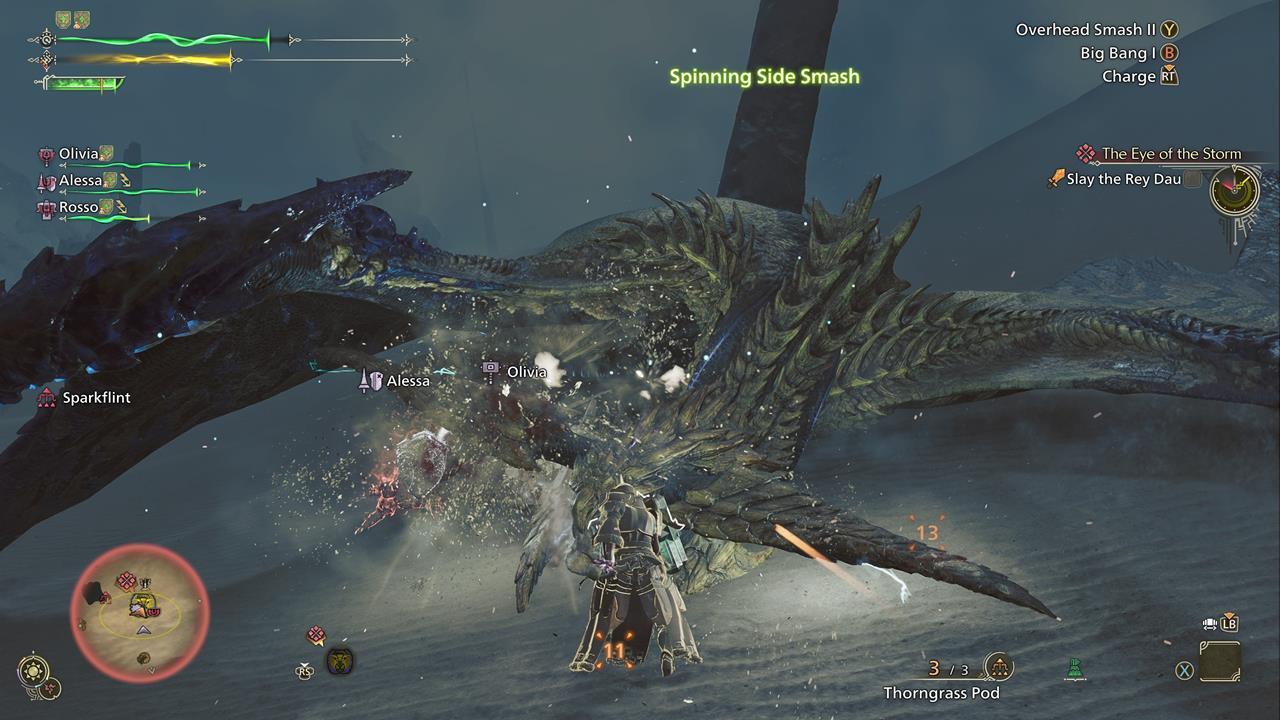This screenshot has height=720, width=1280.
Task: Click the monster target icon beside the minimap
Action: pos(340,661)
